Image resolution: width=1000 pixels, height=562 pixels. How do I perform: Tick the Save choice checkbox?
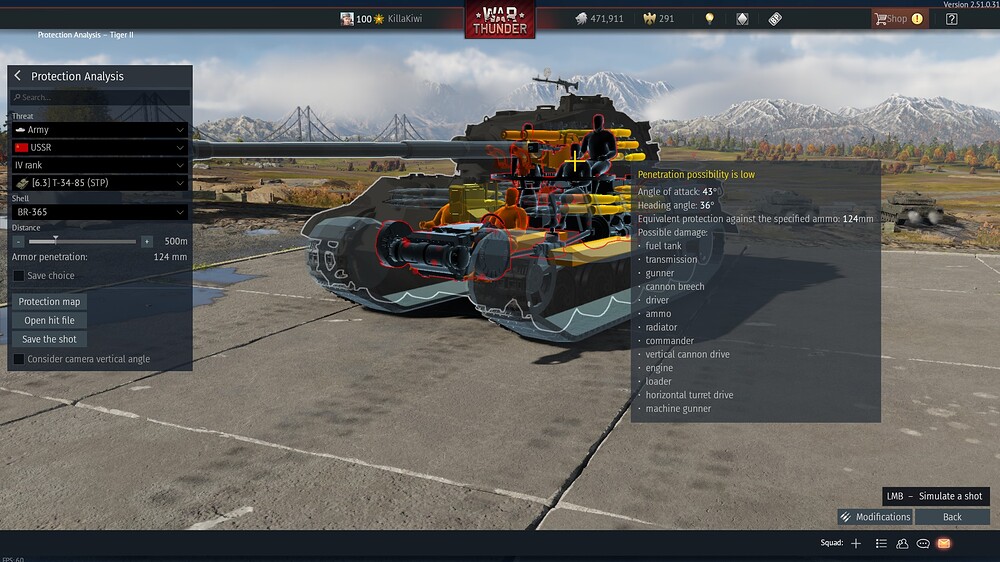pyautogui.click(x=19, y=276)
